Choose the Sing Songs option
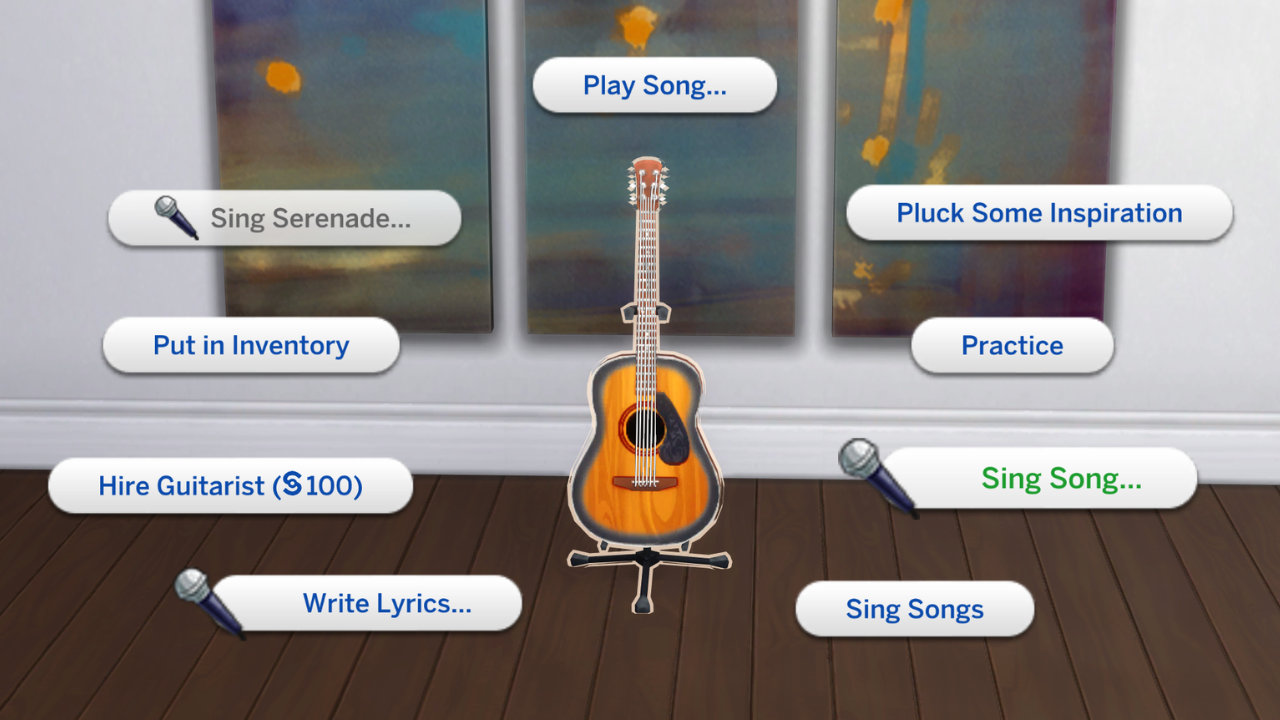Viewport: 1280px width, 720px height. click(x=914, y=608)
